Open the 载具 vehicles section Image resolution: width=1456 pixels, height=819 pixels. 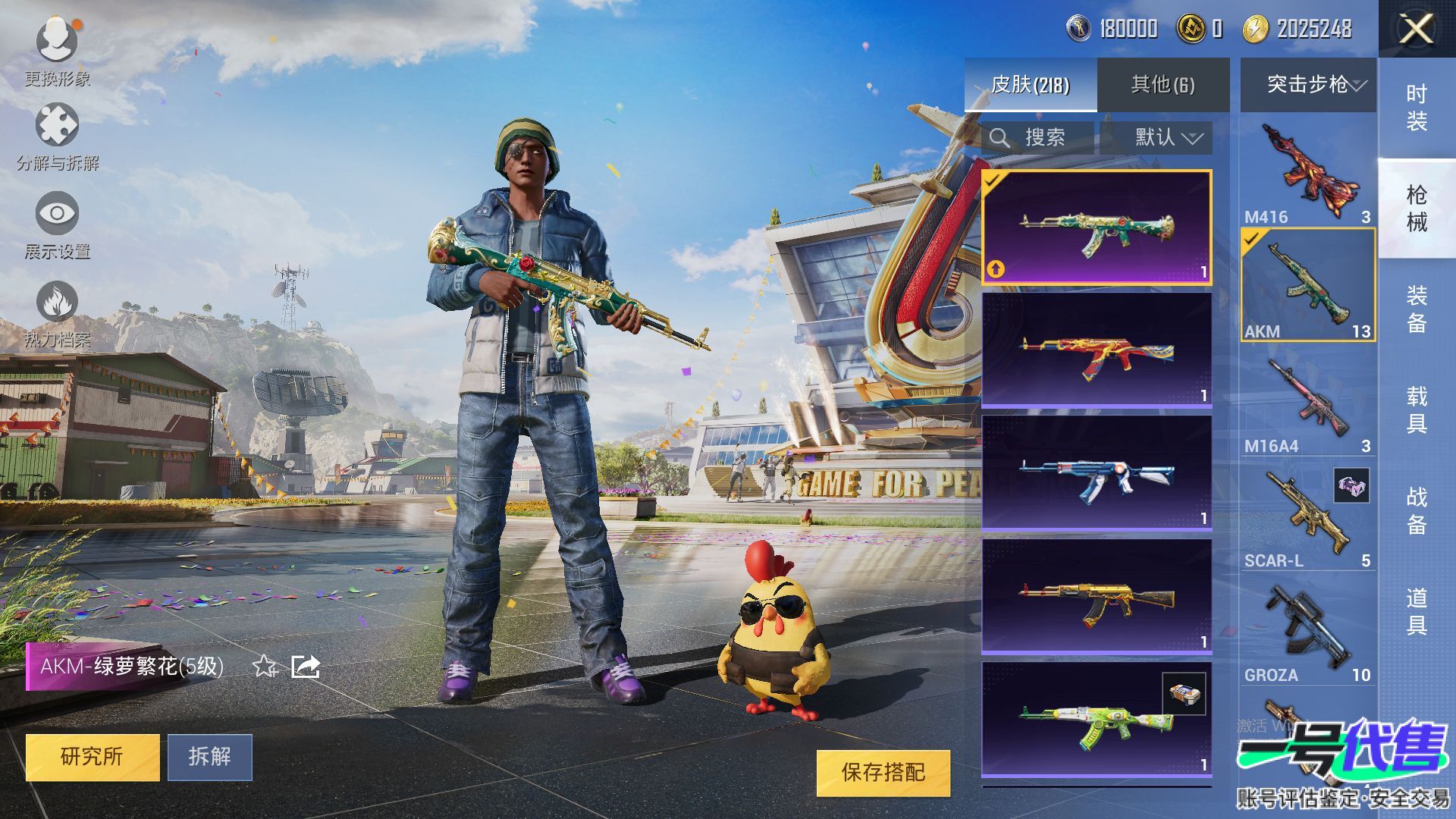pos(1417,409)
